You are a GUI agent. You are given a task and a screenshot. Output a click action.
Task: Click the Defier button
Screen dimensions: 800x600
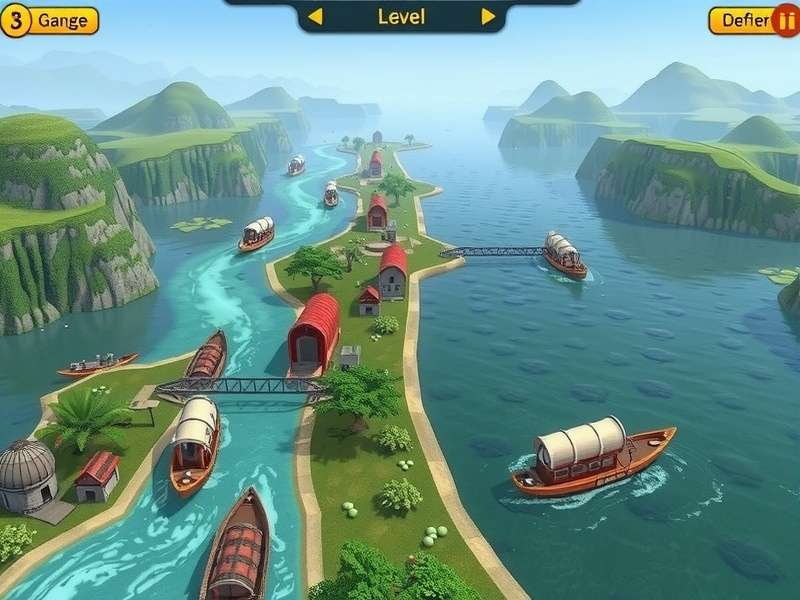point(743,20)
